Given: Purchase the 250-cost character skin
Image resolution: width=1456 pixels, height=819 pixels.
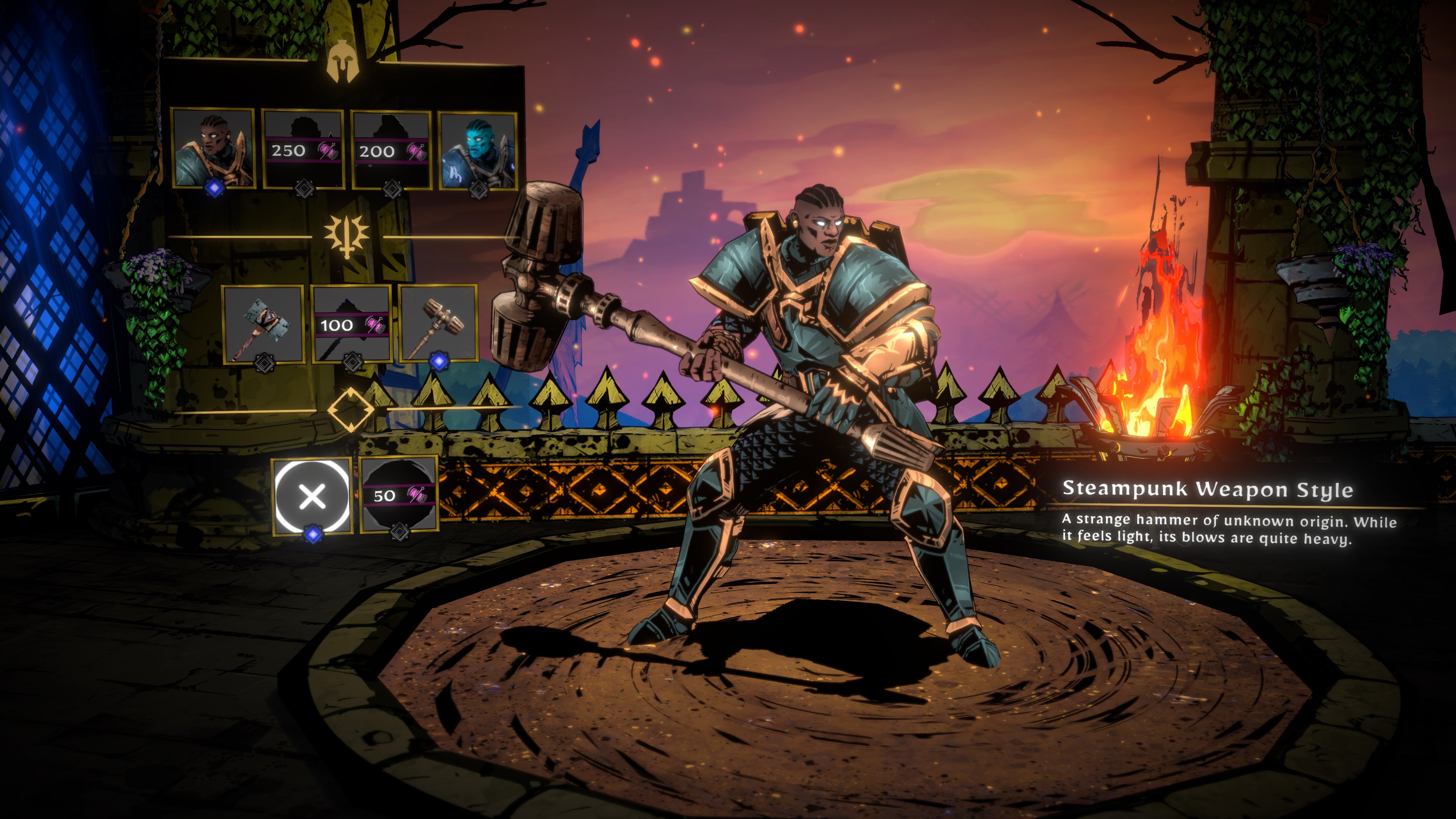Looking at the screenshot, I should tap(303, 151).
